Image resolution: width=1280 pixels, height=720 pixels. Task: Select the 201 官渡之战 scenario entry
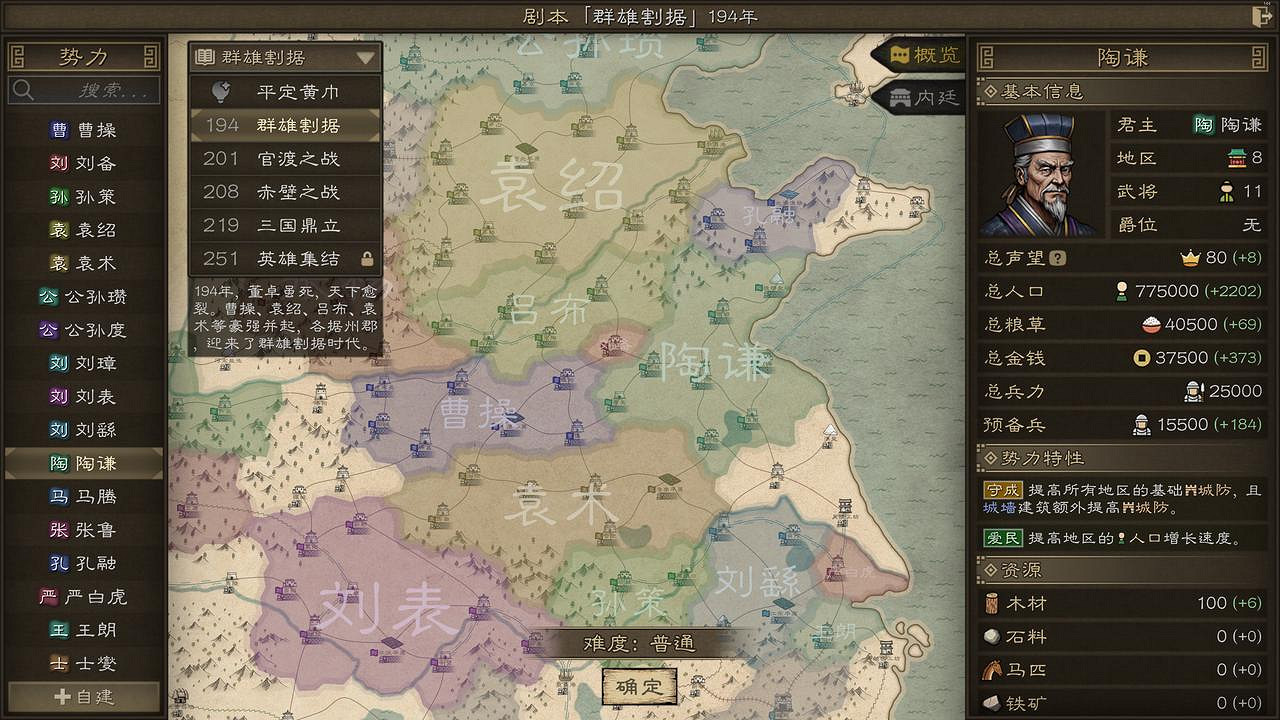point(283,160)
